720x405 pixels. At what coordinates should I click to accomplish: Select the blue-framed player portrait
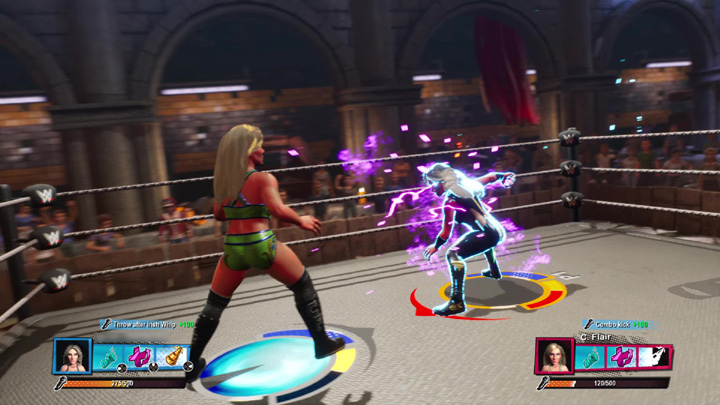(72, 357)
